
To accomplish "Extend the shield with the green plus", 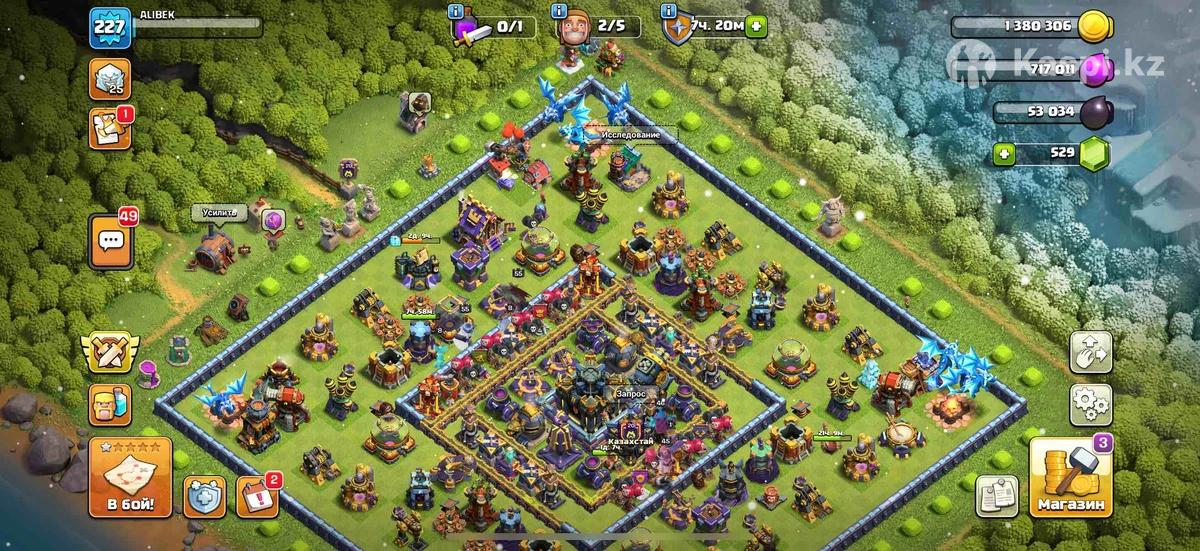I will click(x=756, y=27).
